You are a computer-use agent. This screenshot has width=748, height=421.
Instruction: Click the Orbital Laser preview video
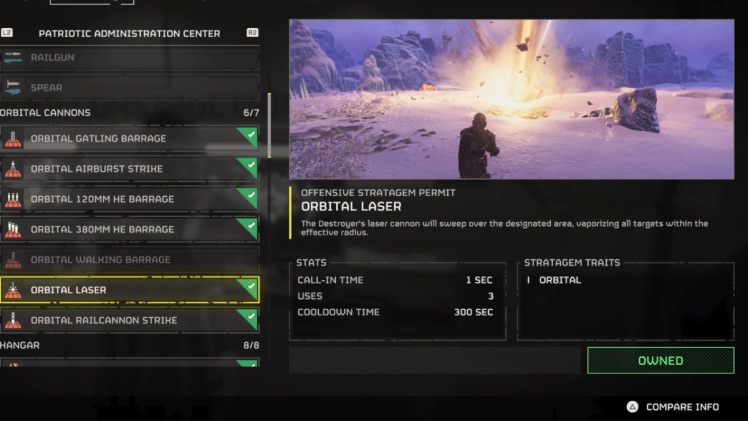(x=511, y=99)
